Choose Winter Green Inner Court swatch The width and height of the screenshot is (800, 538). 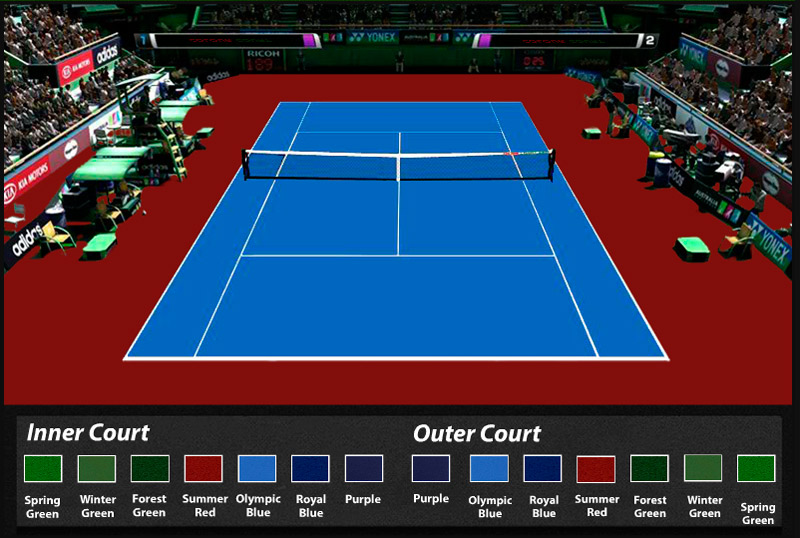97,468
